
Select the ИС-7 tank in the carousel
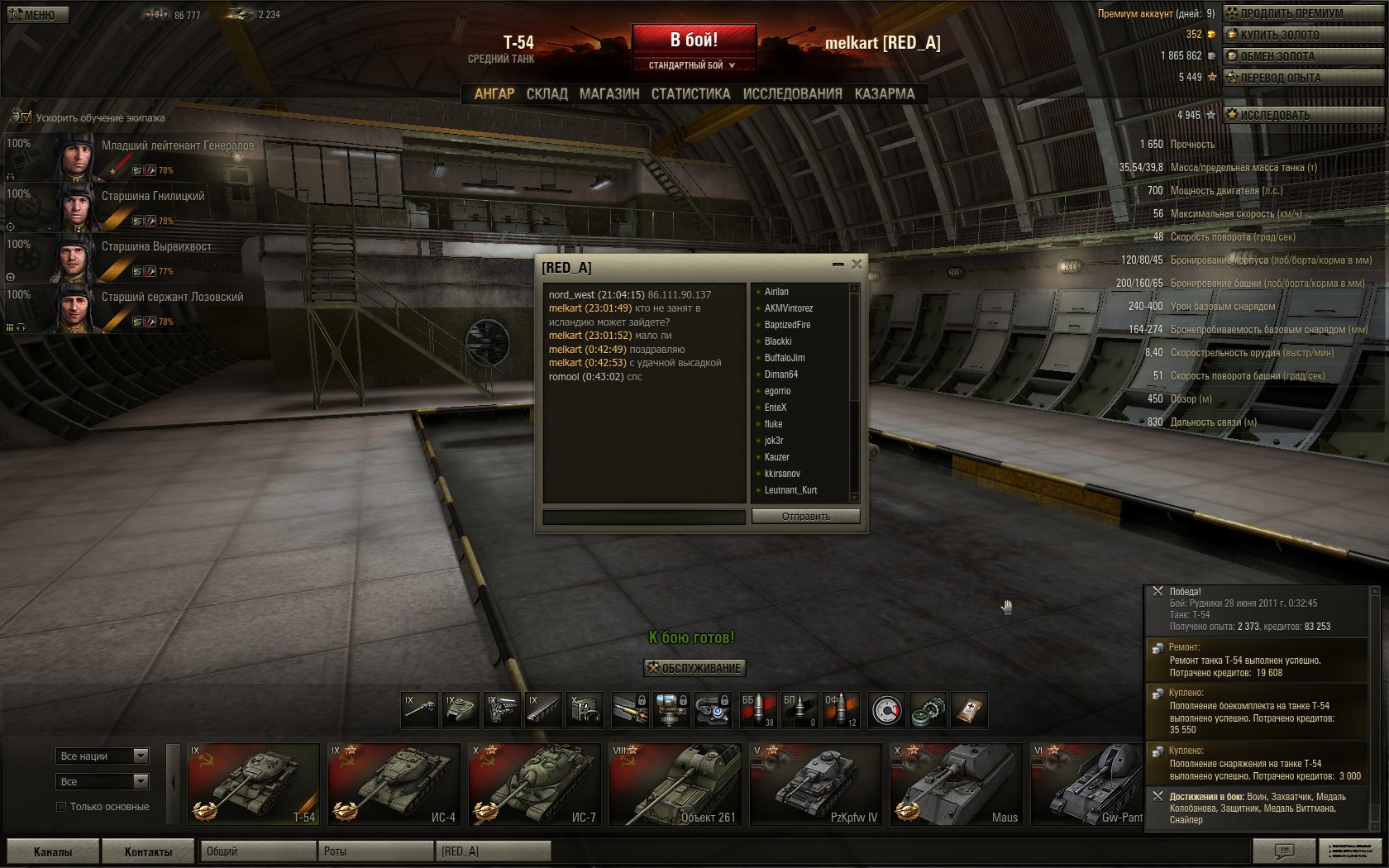point(534,784)
